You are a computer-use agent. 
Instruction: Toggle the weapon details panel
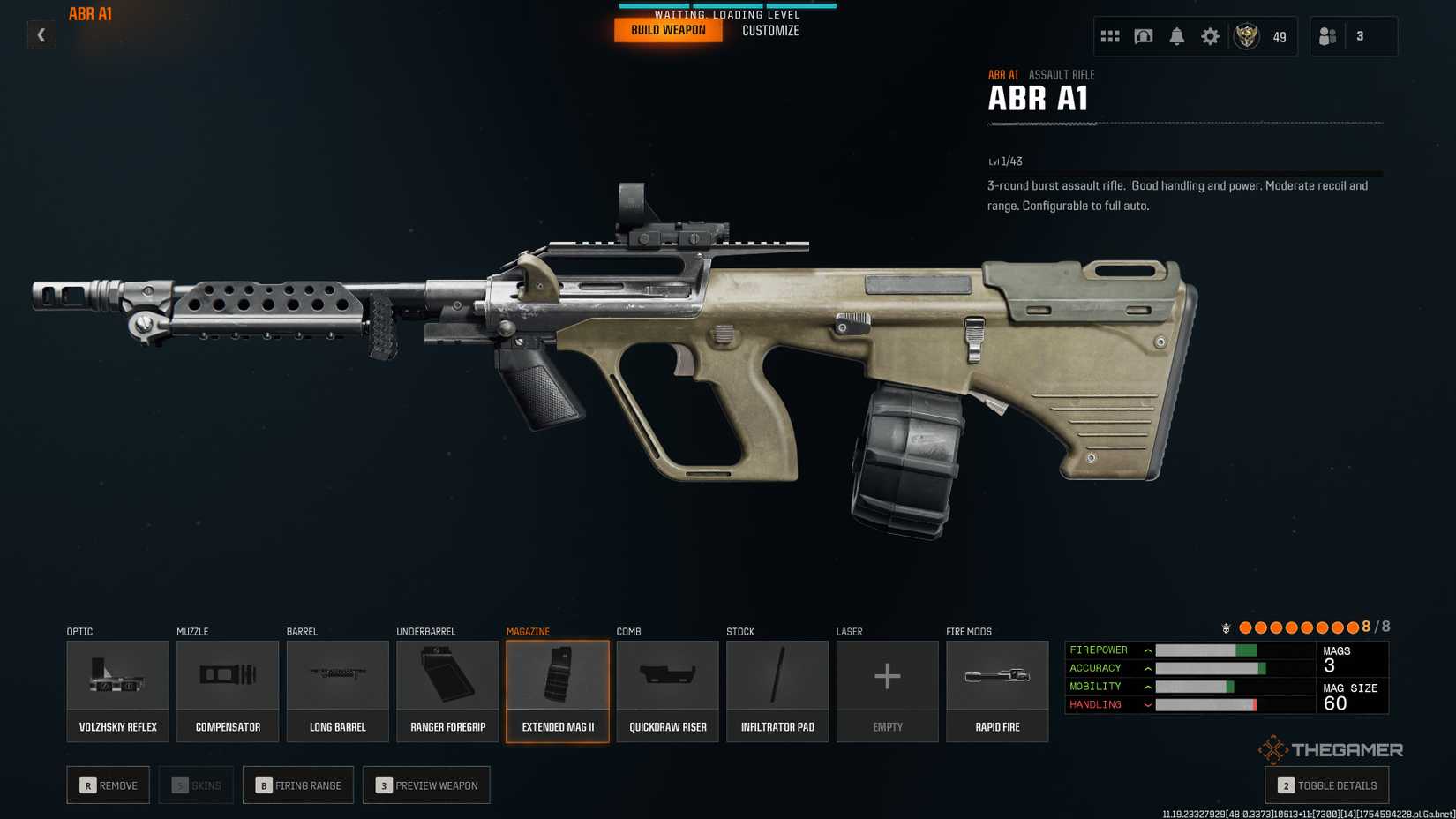(1326, 785)
